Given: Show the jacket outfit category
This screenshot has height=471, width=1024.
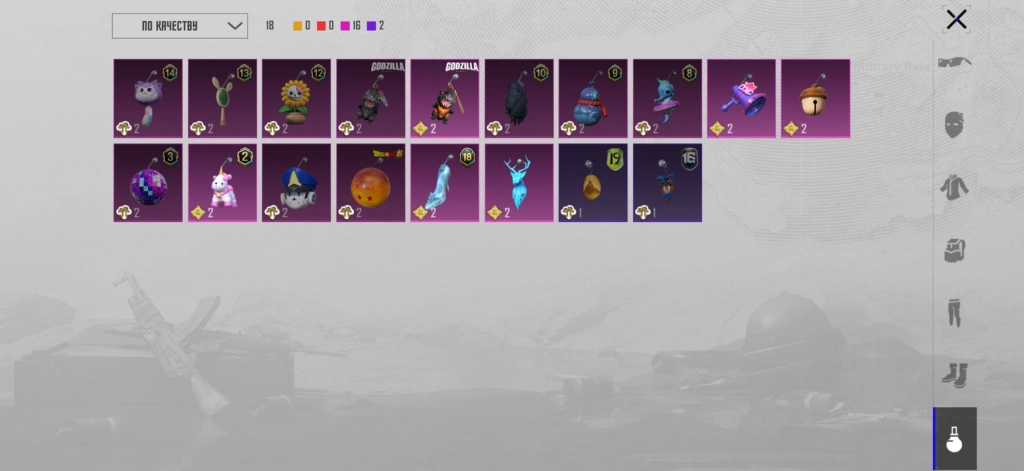Looking at the screenshot, I should click(955, 187).
